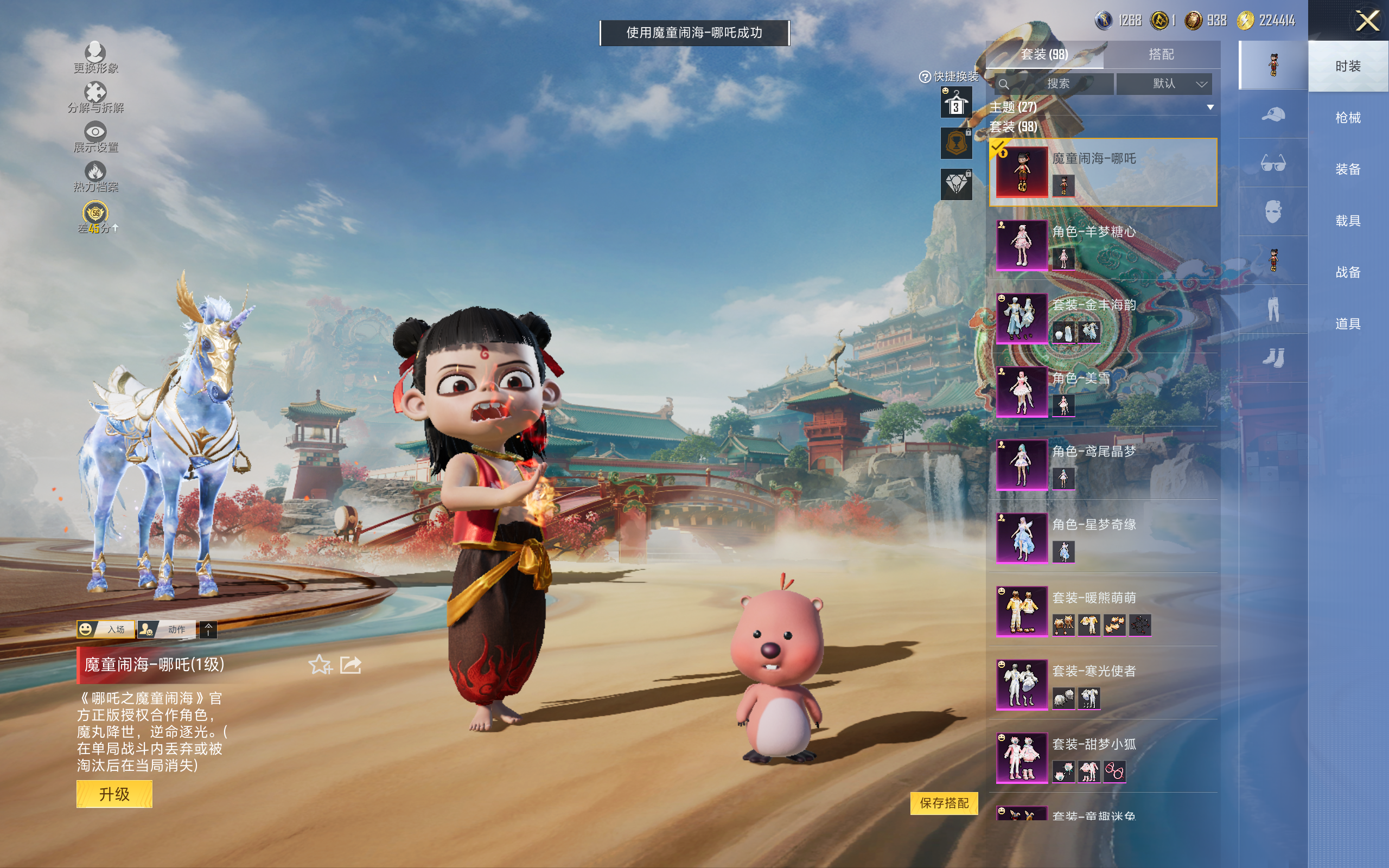Screen dimensions: 1389x868
Task: Select the 动作 emote tab
Action: pos(167,629)
